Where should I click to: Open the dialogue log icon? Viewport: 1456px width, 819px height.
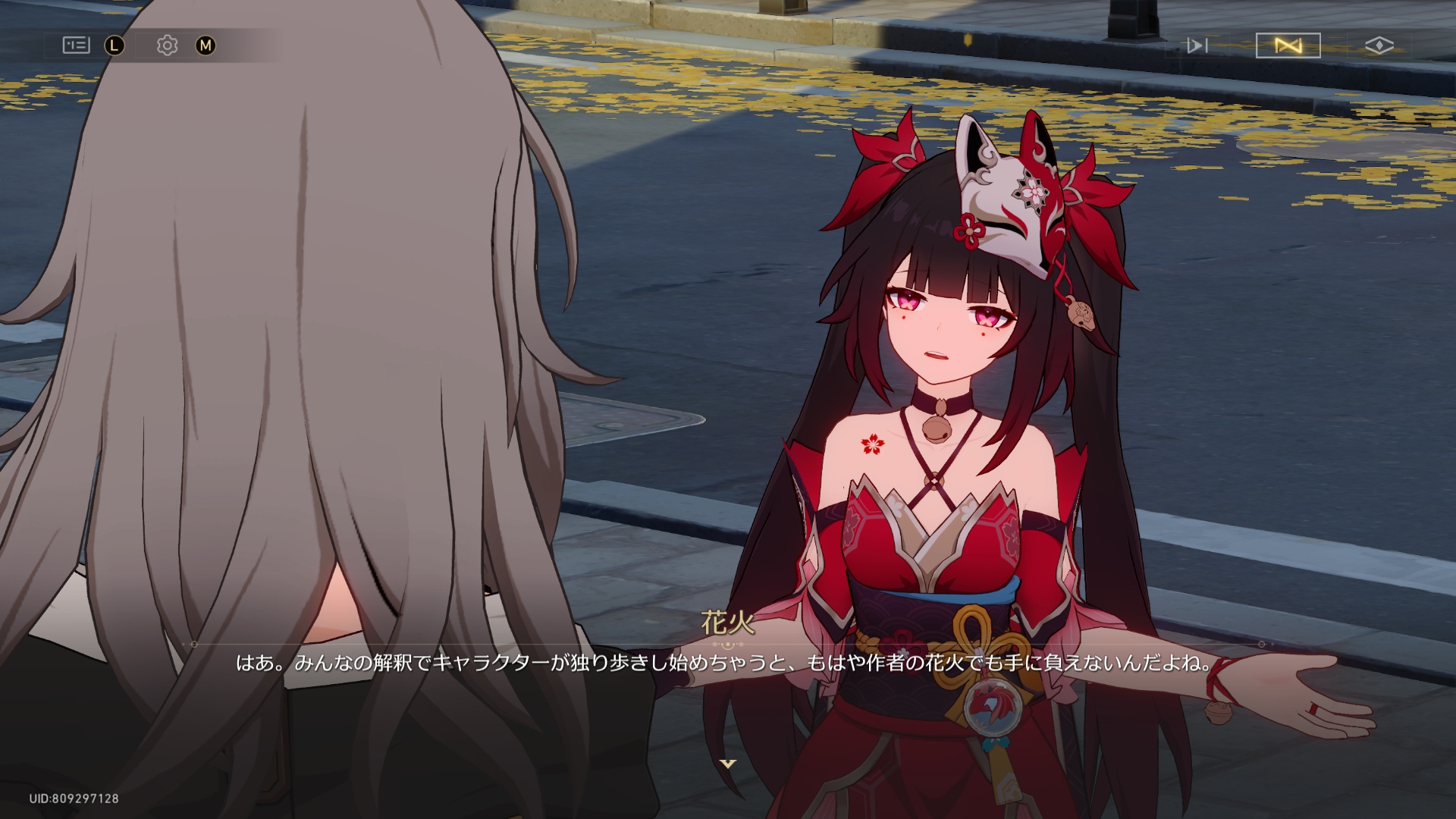coord(76,45)
